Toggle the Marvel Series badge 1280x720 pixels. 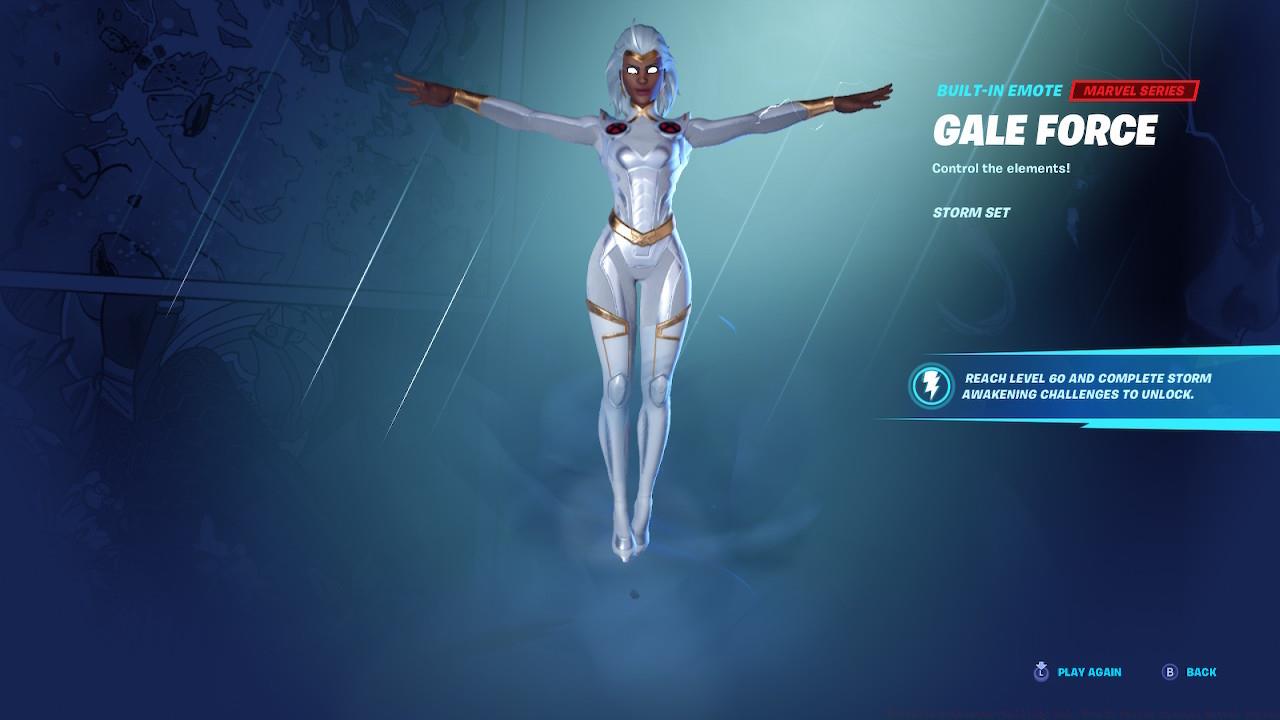pyautogui.click(x=1135, y=90)
